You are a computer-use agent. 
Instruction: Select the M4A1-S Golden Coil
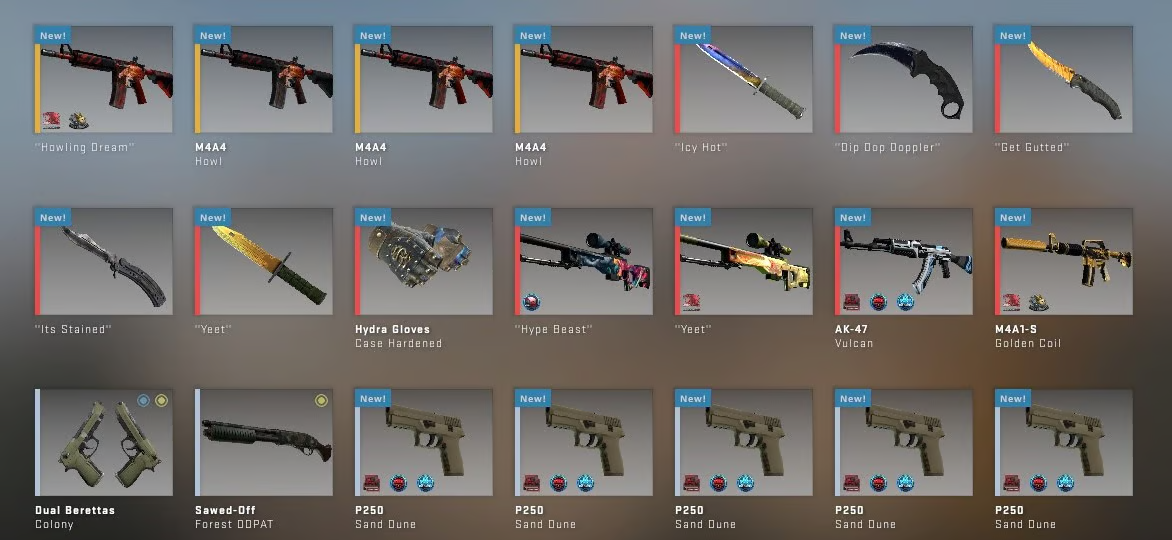coord(1064,262)
